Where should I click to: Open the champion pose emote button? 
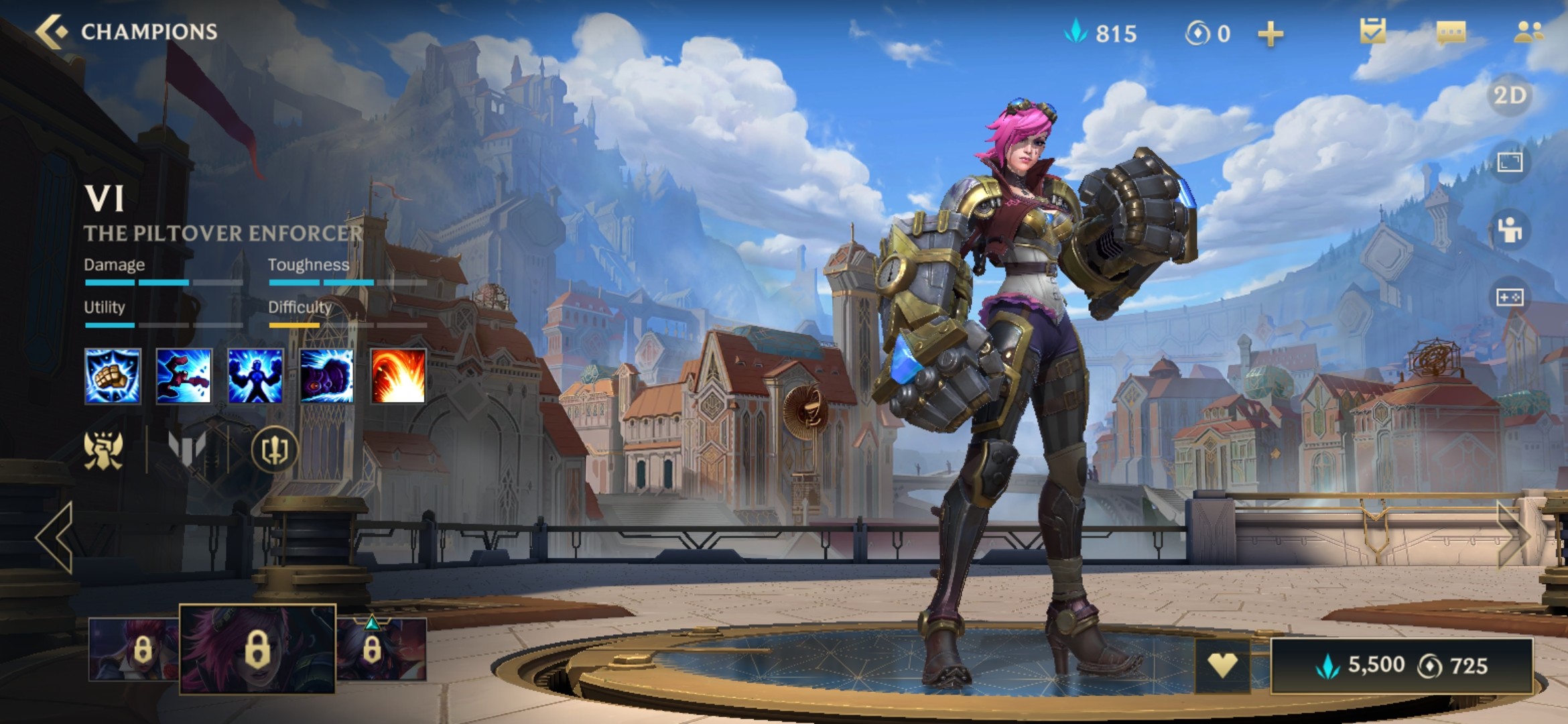pos(1510,229)
